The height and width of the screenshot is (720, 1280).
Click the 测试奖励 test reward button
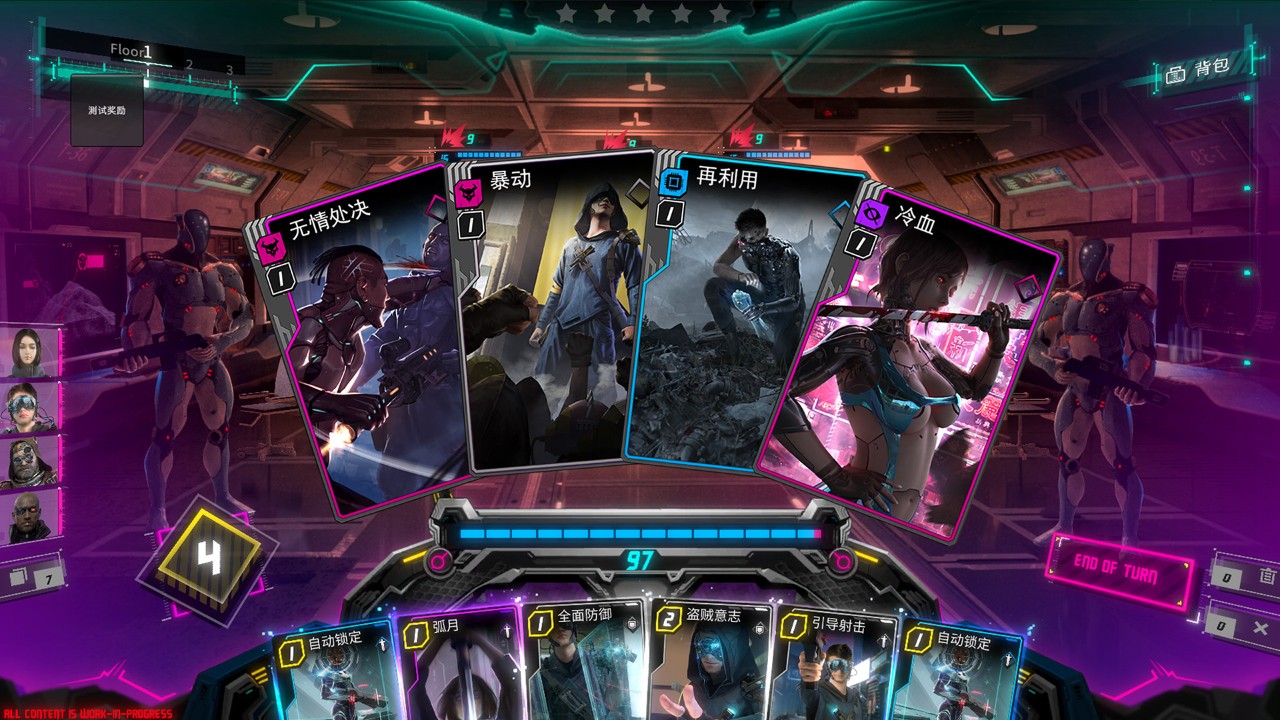[107, 110]
